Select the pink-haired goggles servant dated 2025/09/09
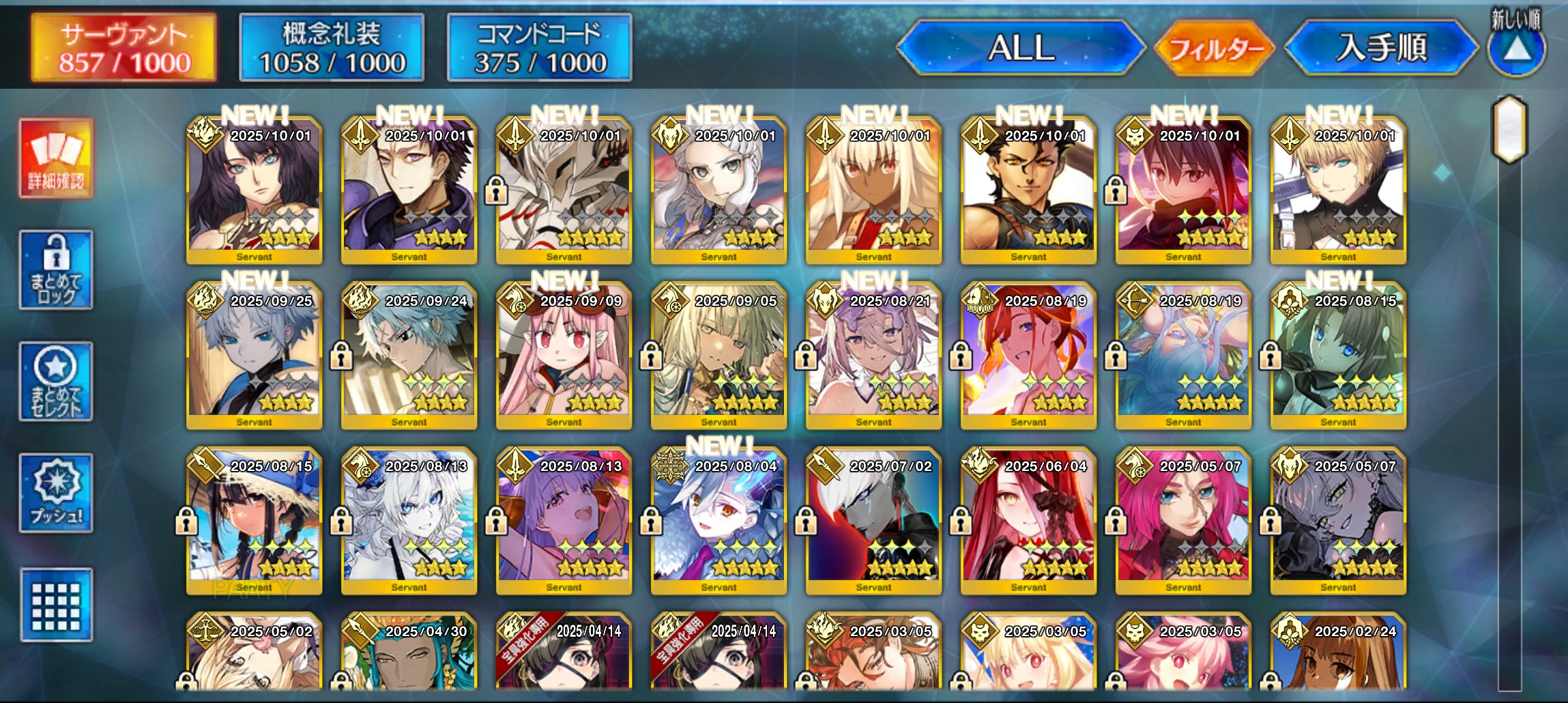The width and height of the screenshot is (1568, 703). 564,355
